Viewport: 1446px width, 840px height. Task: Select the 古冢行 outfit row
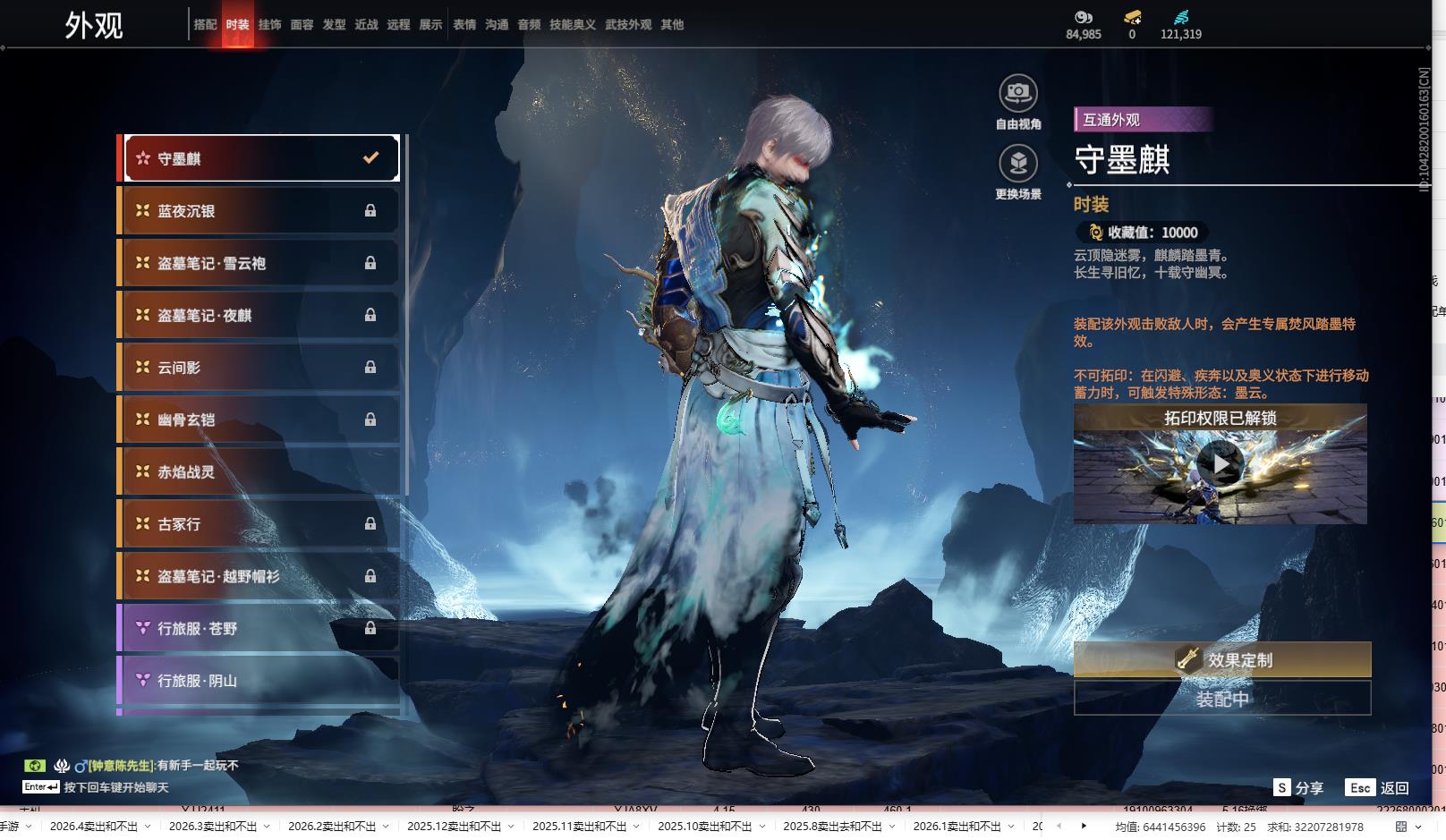(259, 524)
